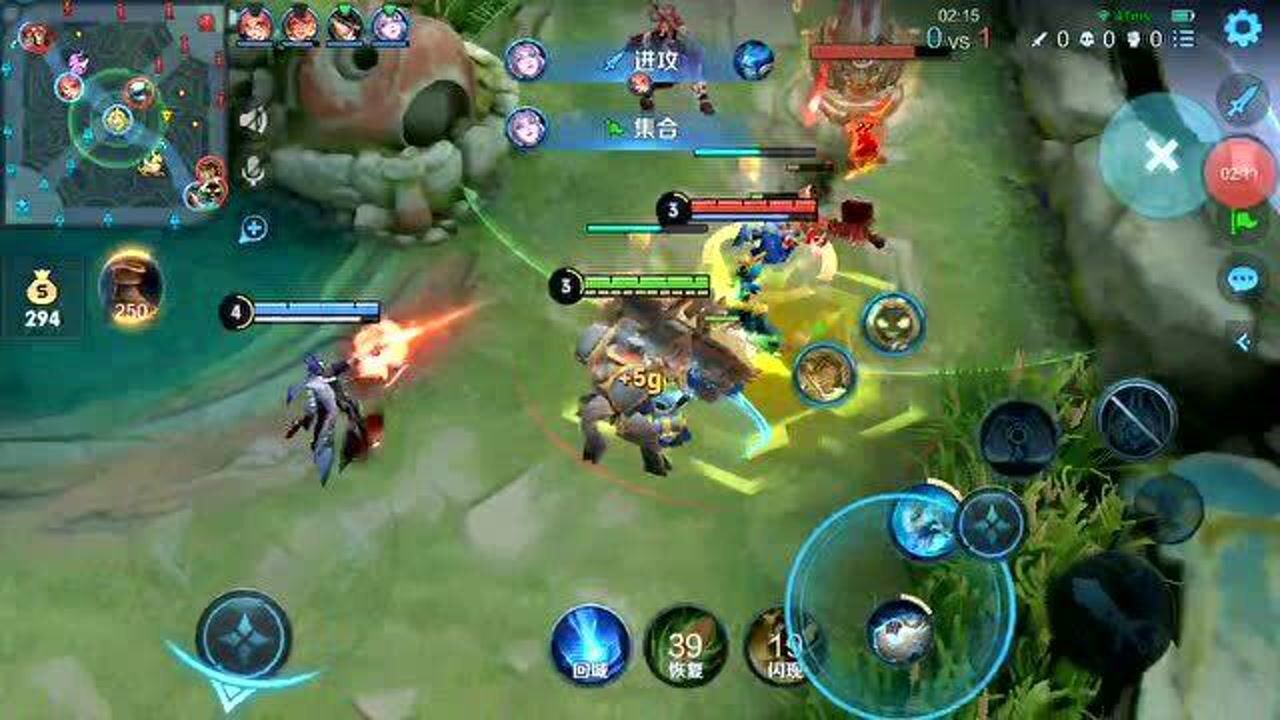Open the gold shop with 294 gold
The height and width of the screenshot is (720, 1280).
click(42, 300)
